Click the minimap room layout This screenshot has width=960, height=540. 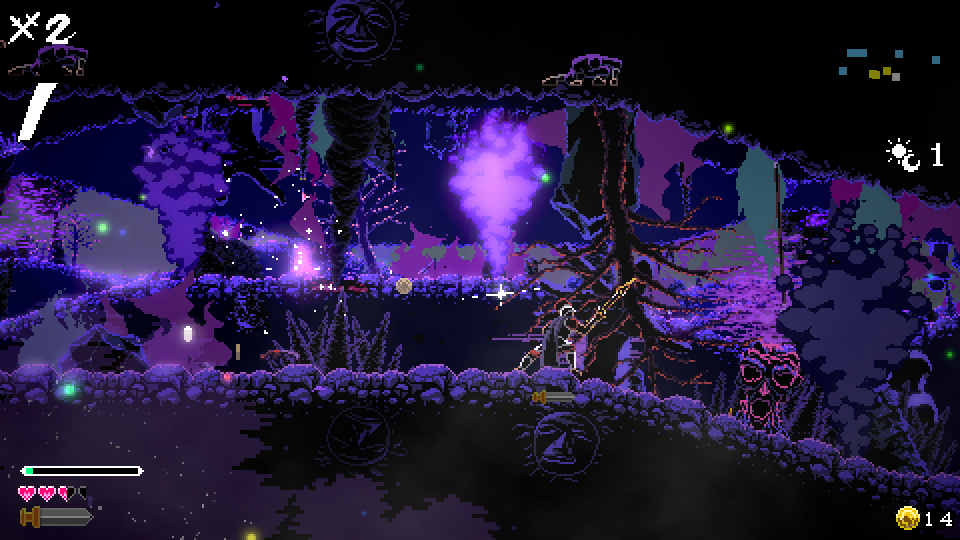(x=873, y=64)
